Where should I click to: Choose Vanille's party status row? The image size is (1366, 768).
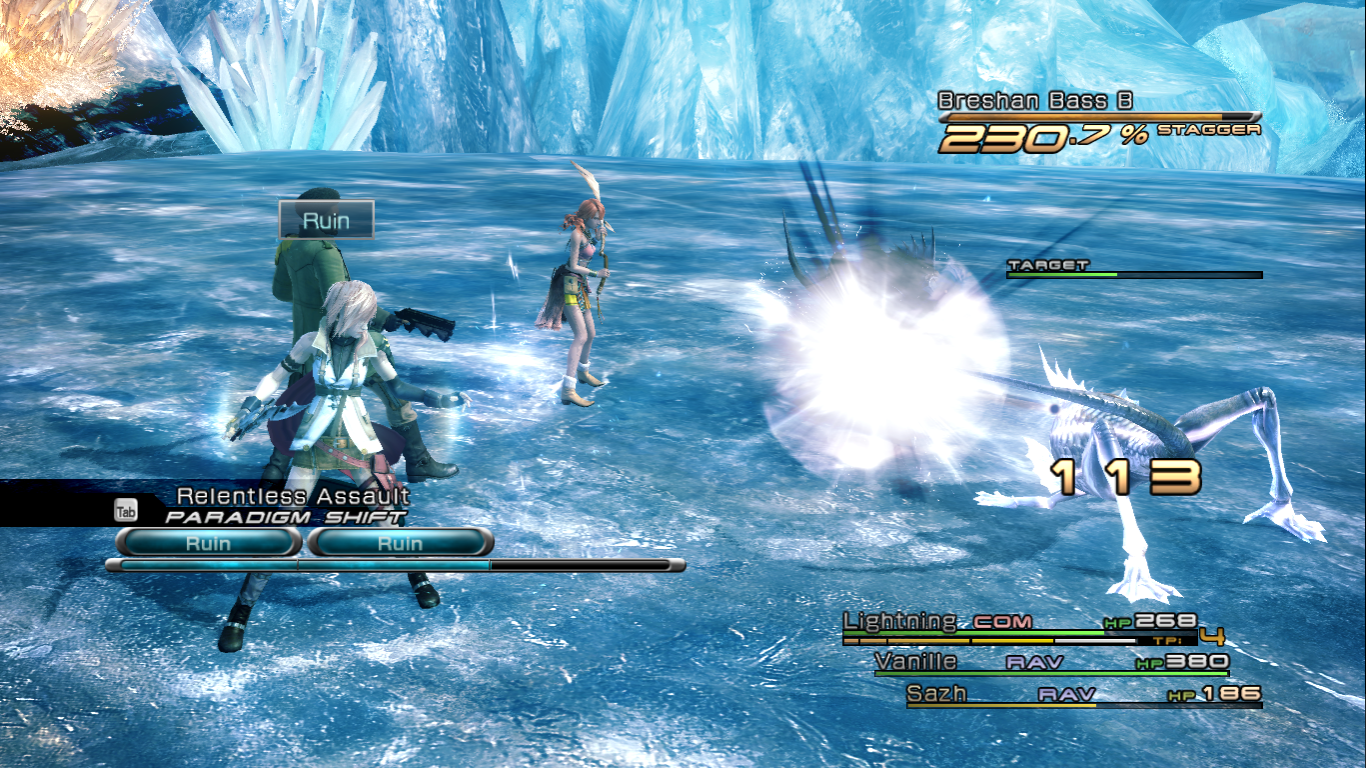point(1050,663)
